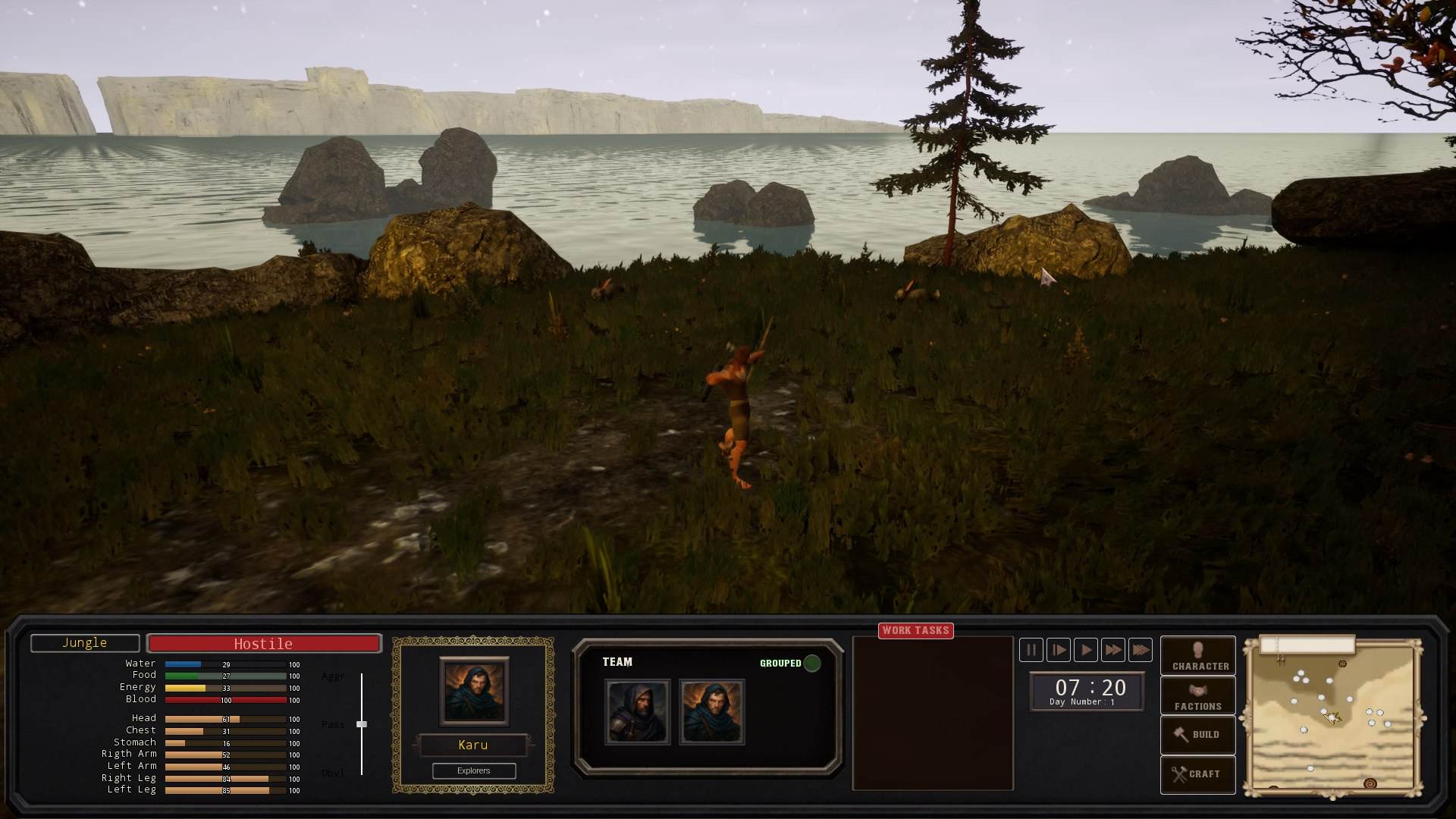
Task: Open the Craft menu
Action: (1197, 773)
